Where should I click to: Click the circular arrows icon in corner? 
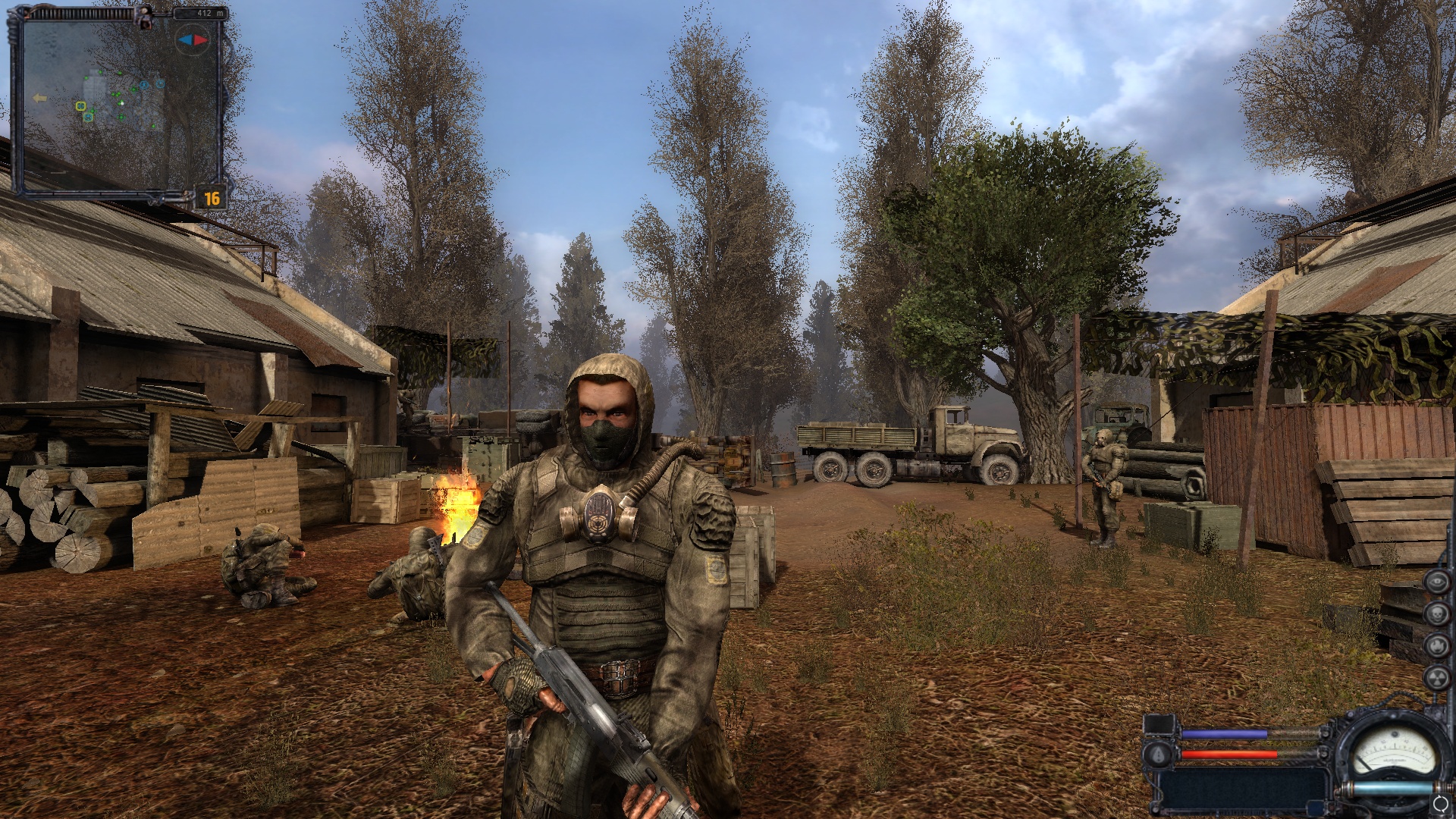click(x=1441, y=804)
